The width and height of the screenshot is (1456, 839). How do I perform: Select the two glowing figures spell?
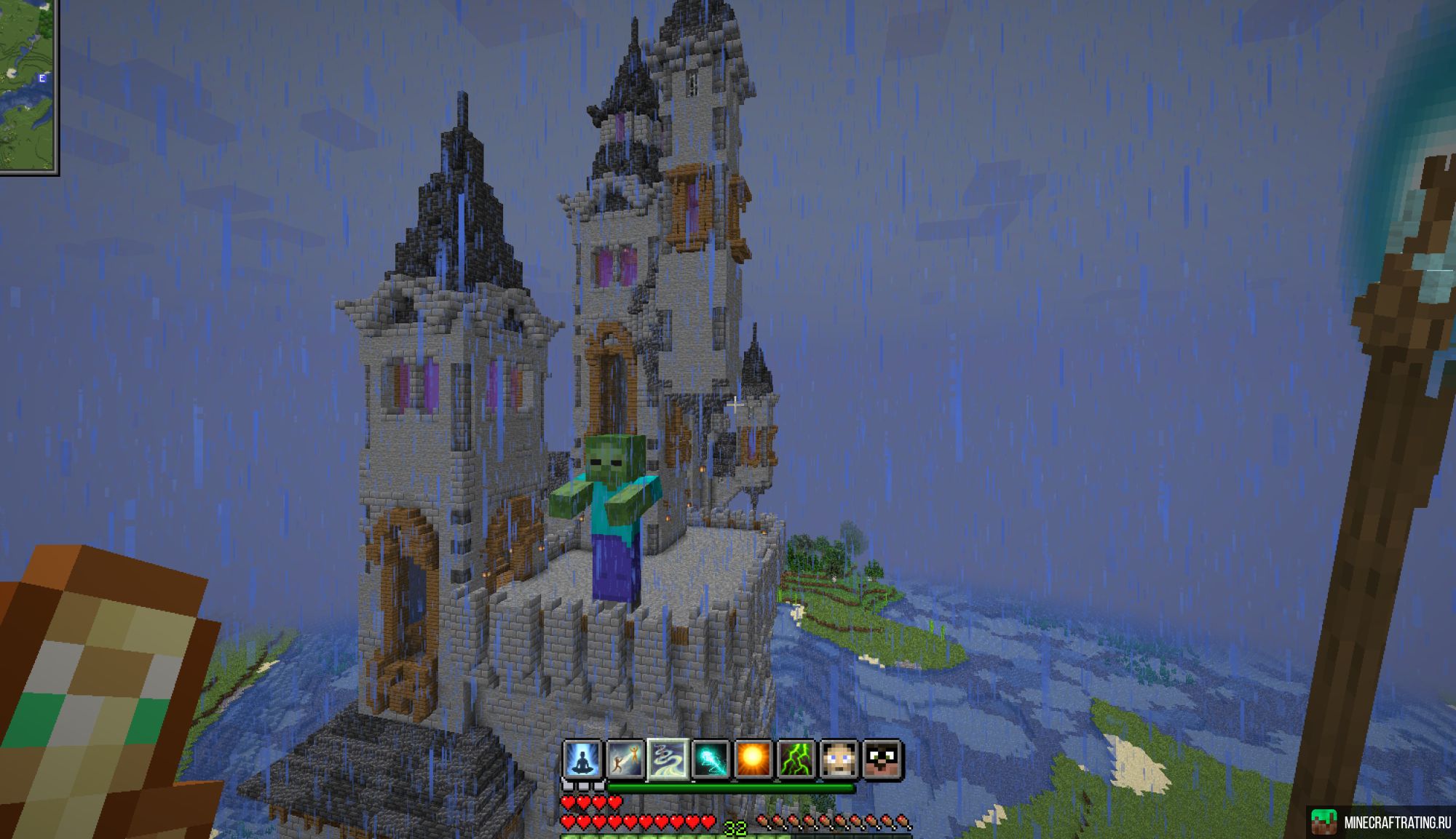[x=625, y=760]
